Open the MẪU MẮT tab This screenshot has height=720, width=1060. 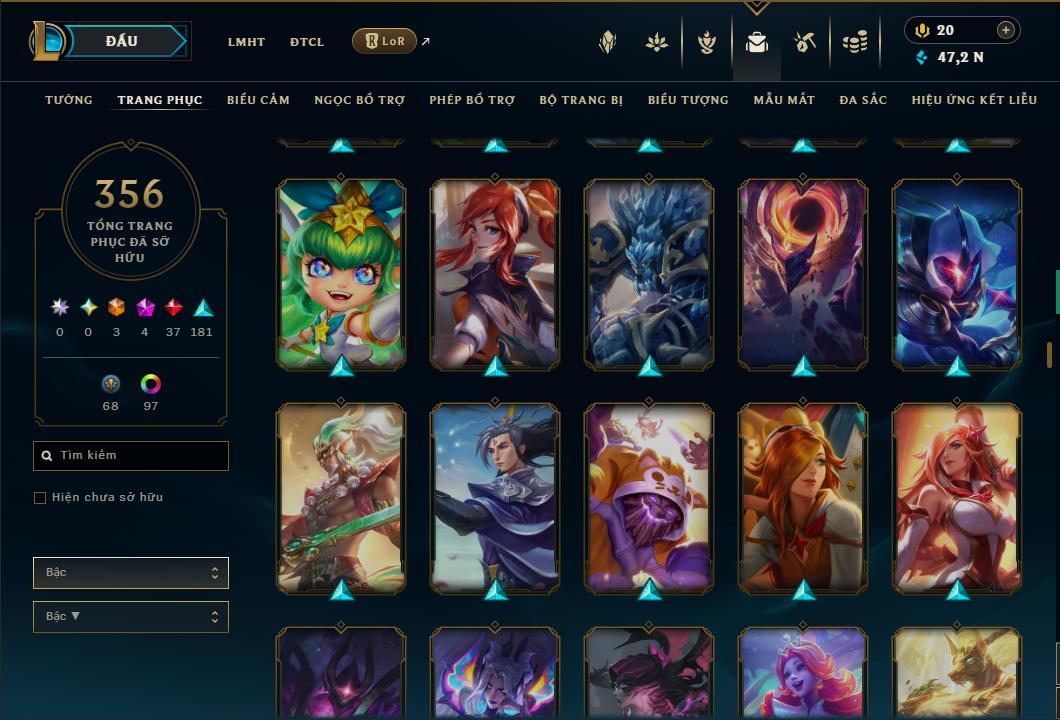coord(784,100)
